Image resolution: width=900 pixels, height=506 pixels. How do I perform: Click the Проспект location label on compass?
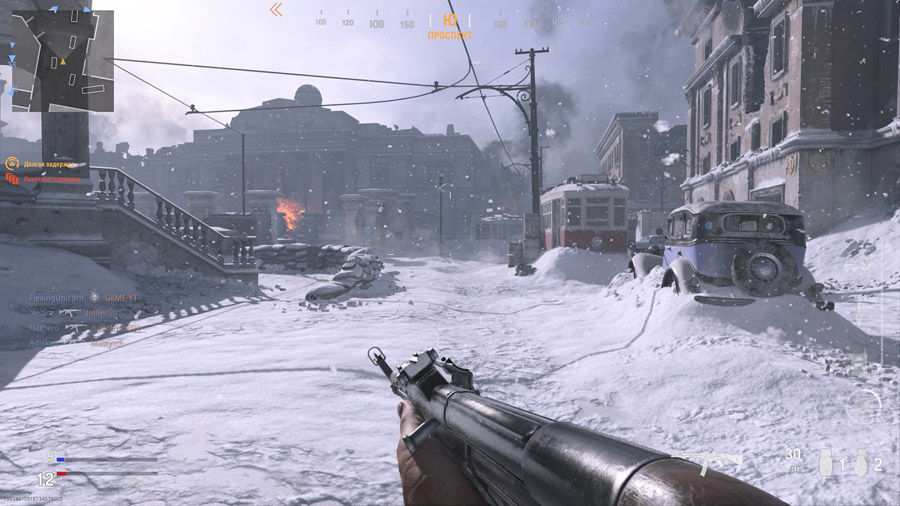coord(450,35)
